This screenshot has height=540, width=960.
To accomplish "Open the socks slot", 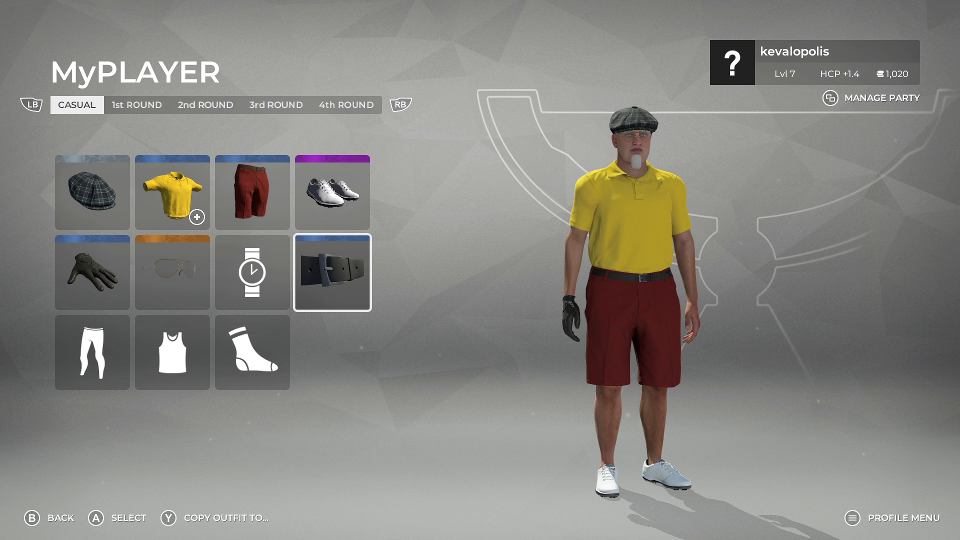I will pyautogui.click(x=252, y=352).
